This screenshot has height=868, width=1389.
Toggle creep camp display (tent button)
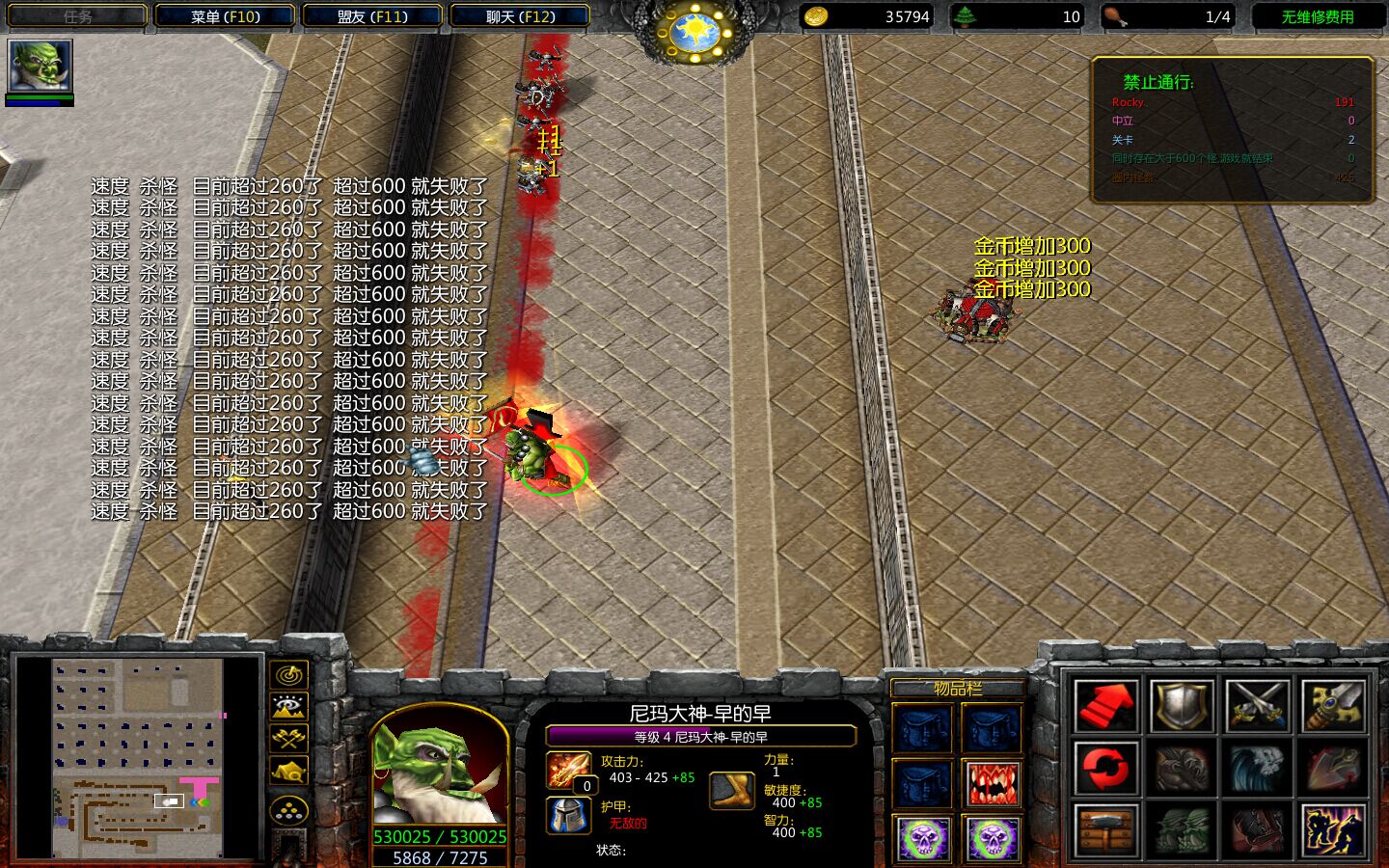click(x=288, y=771)
